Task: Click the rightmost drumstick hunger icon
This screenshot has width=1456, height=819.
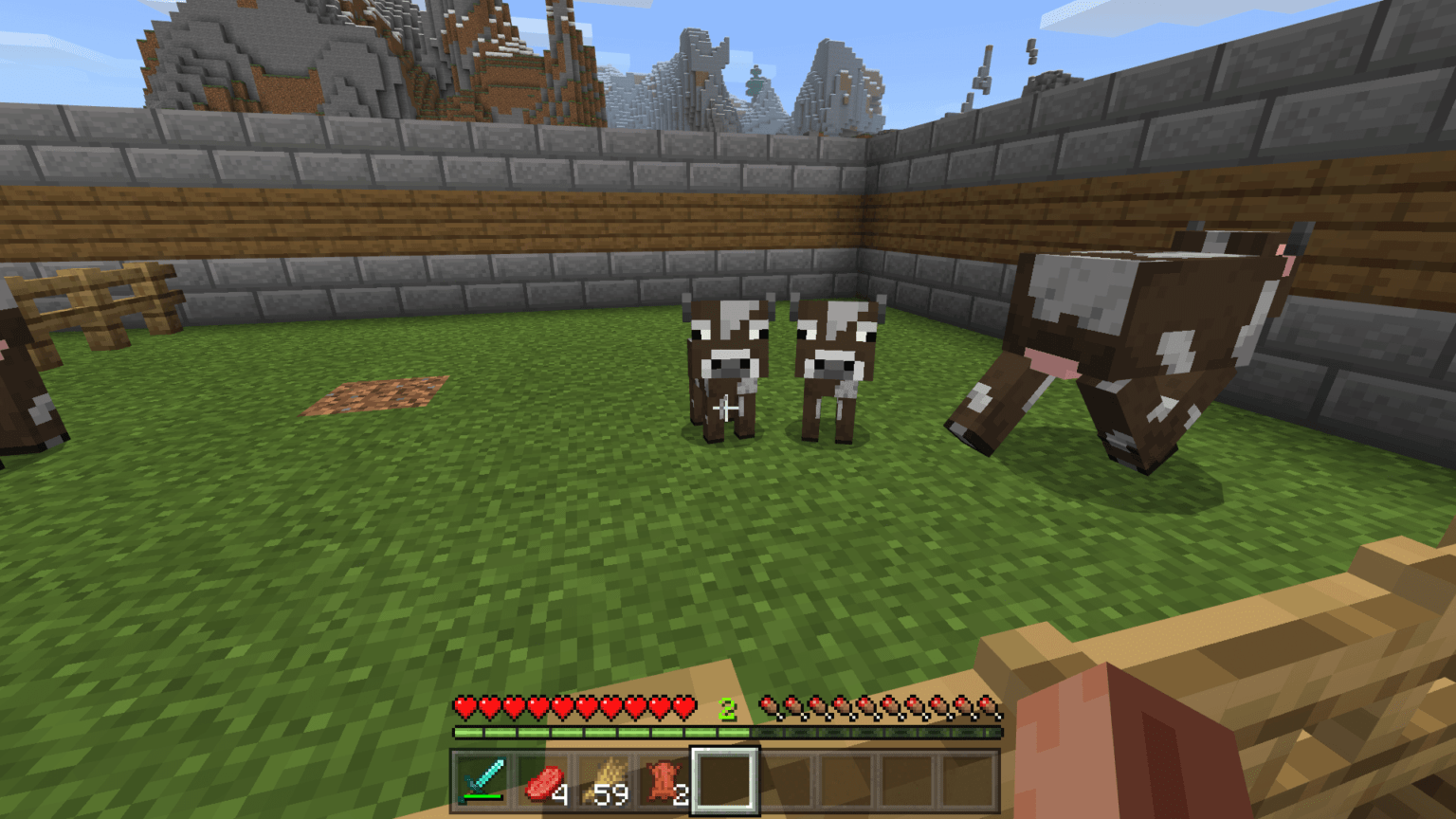Action: point(989,706)
